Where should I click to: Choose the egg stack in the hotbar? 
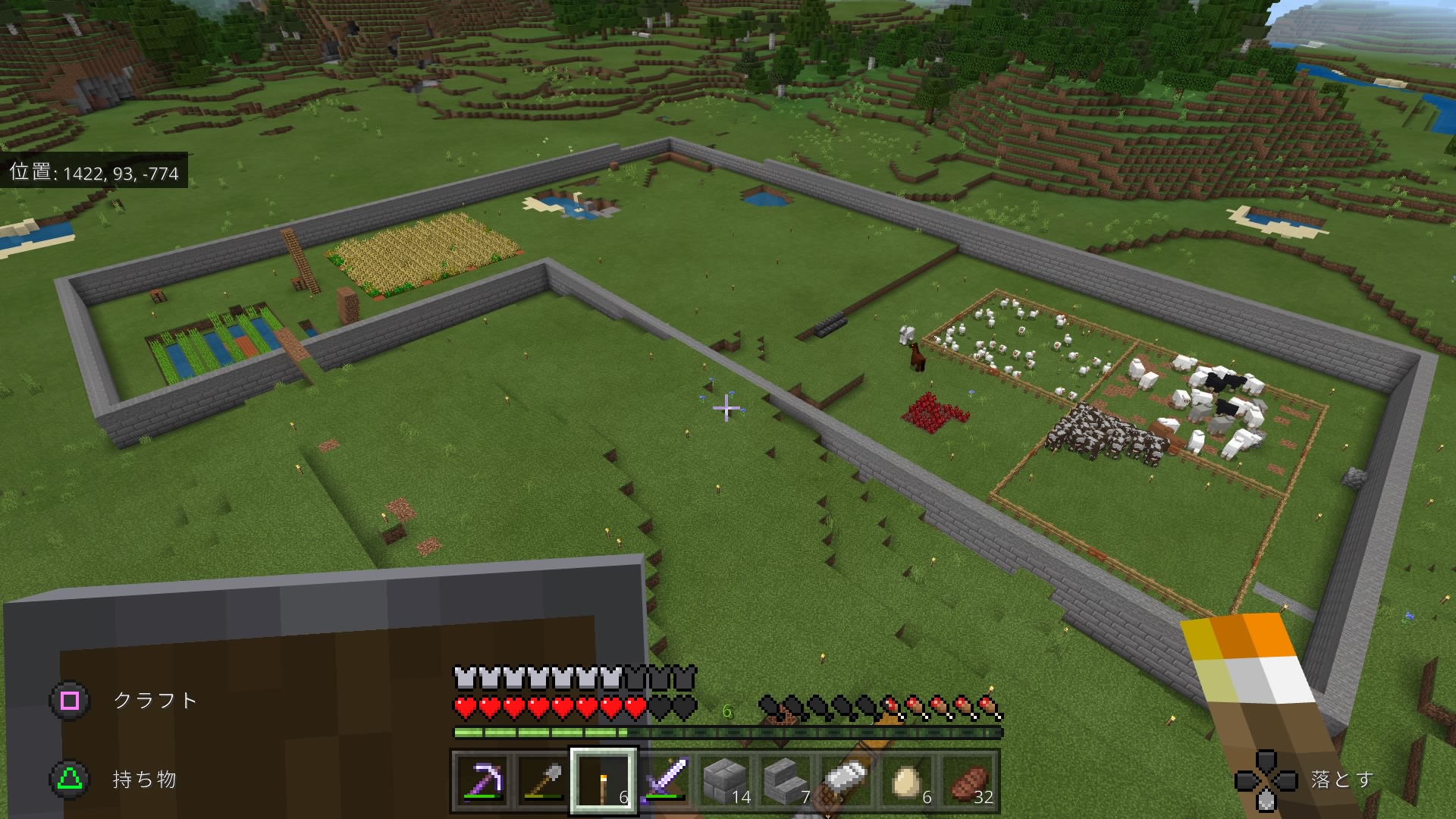coord(907,780)
